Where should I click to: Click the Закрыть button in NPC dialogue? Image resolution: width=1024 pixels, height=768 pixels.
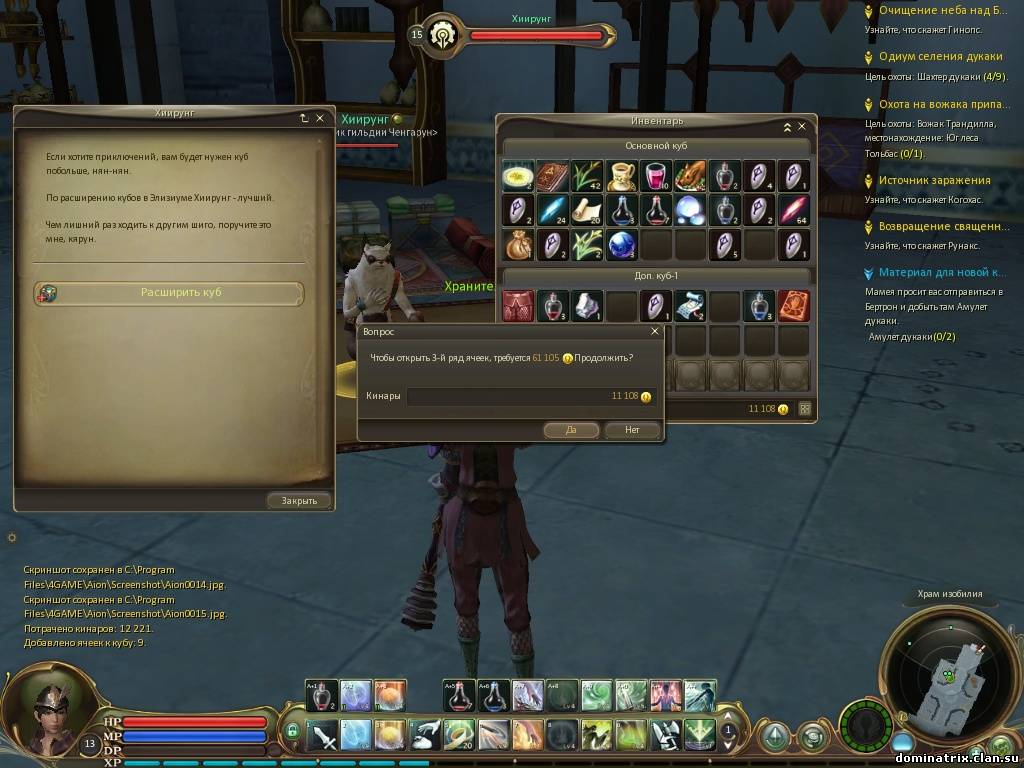pyautogui.click(x=299, y=500)
